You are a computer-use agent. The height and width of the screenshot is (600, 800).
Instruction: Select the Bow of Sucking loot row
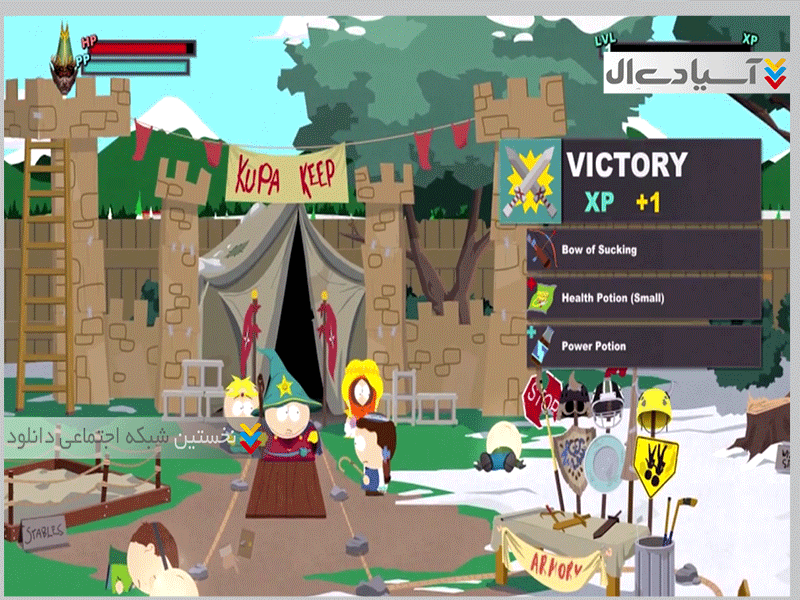(x=643, y=250)
